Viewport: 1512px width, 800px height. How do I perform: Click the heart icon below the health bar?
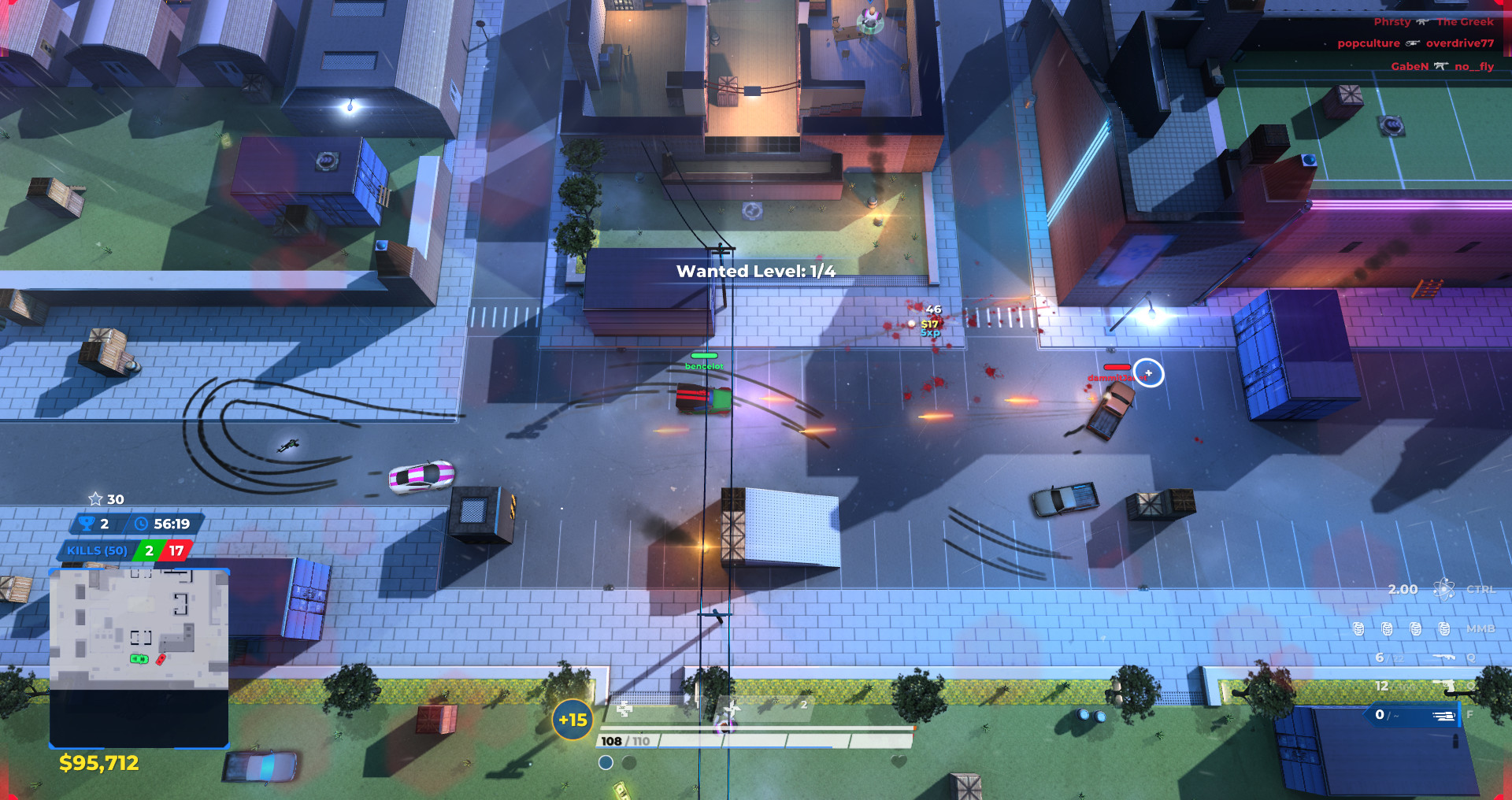point(899,761)
